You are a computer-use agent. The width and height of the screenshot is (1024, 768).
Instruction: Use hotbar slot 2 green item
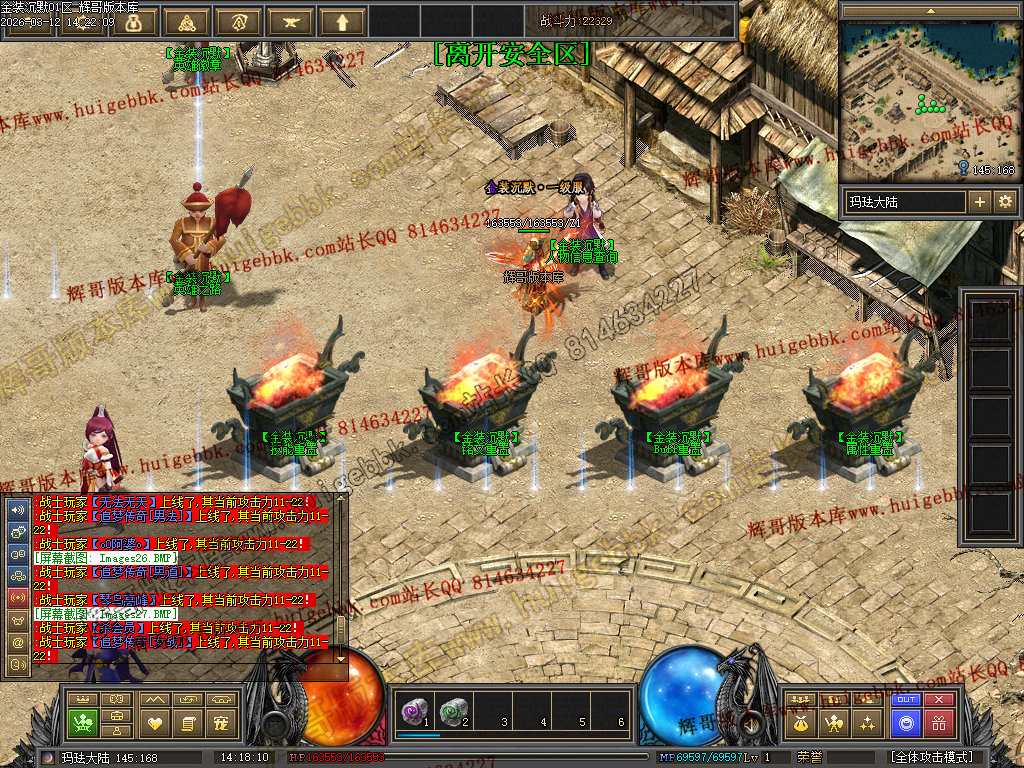tap(454, 711)
